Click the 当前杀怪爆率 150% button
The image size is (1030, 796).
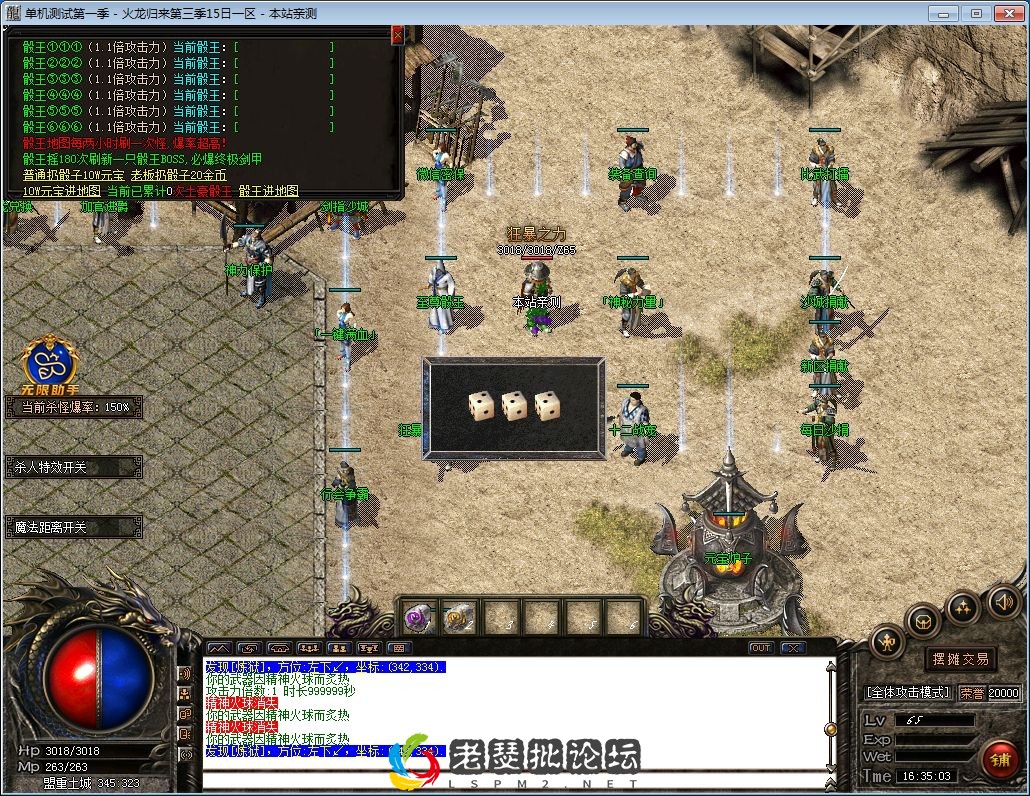click(75, 407)
